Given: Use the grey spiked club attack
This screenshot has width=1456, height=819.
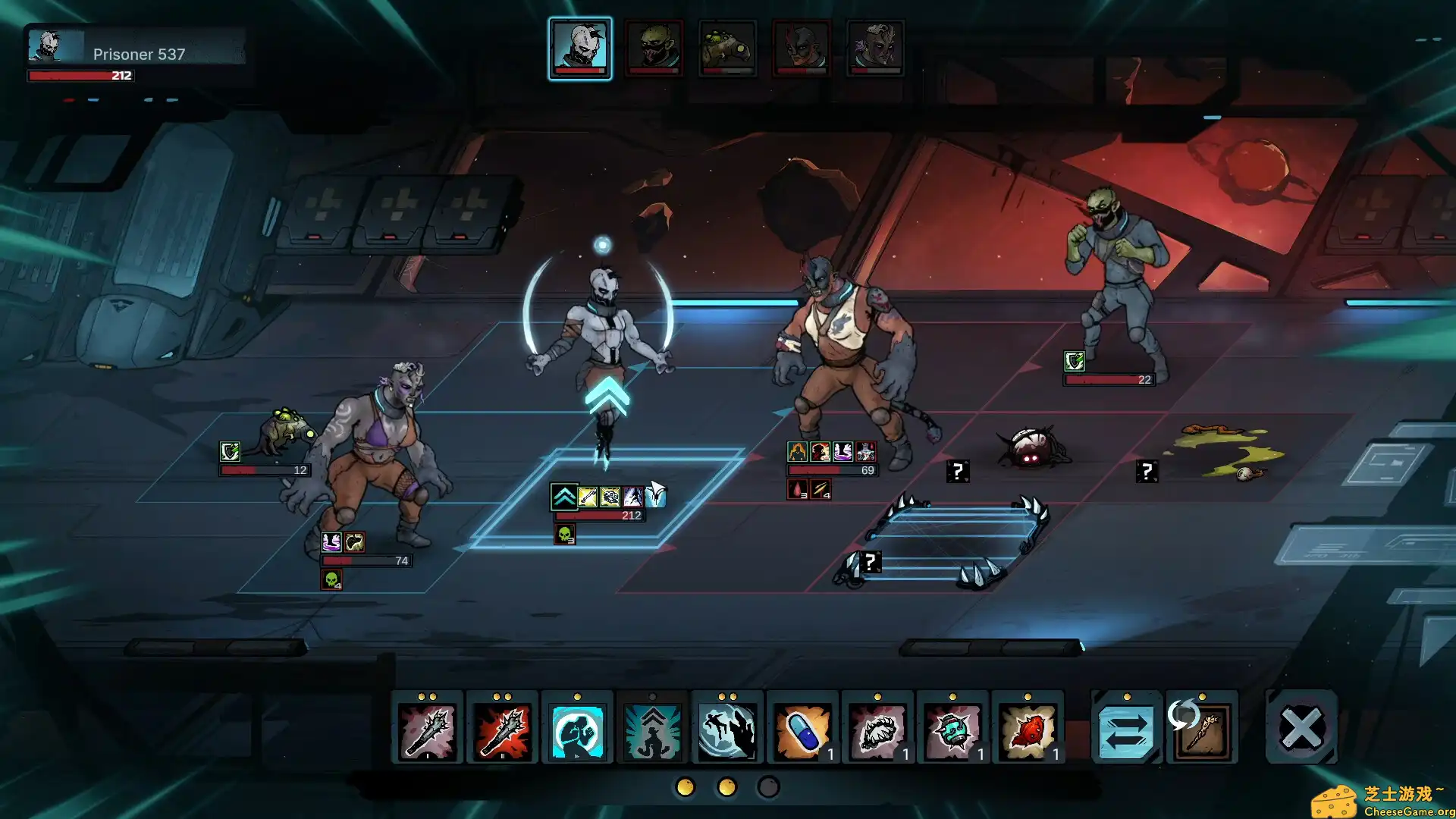Looking at the screenshot, I should (x=427, y=730).
